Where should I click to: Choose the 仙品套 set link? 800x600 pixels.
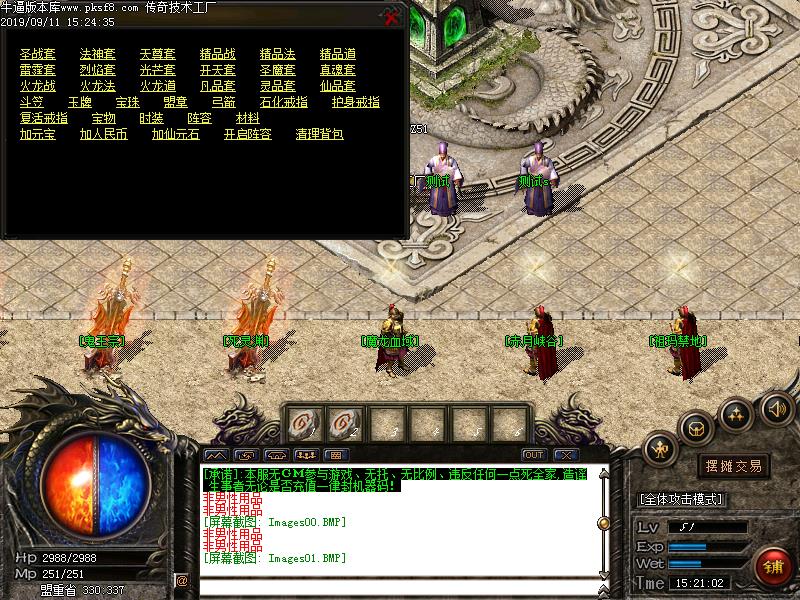pos(338,86)
